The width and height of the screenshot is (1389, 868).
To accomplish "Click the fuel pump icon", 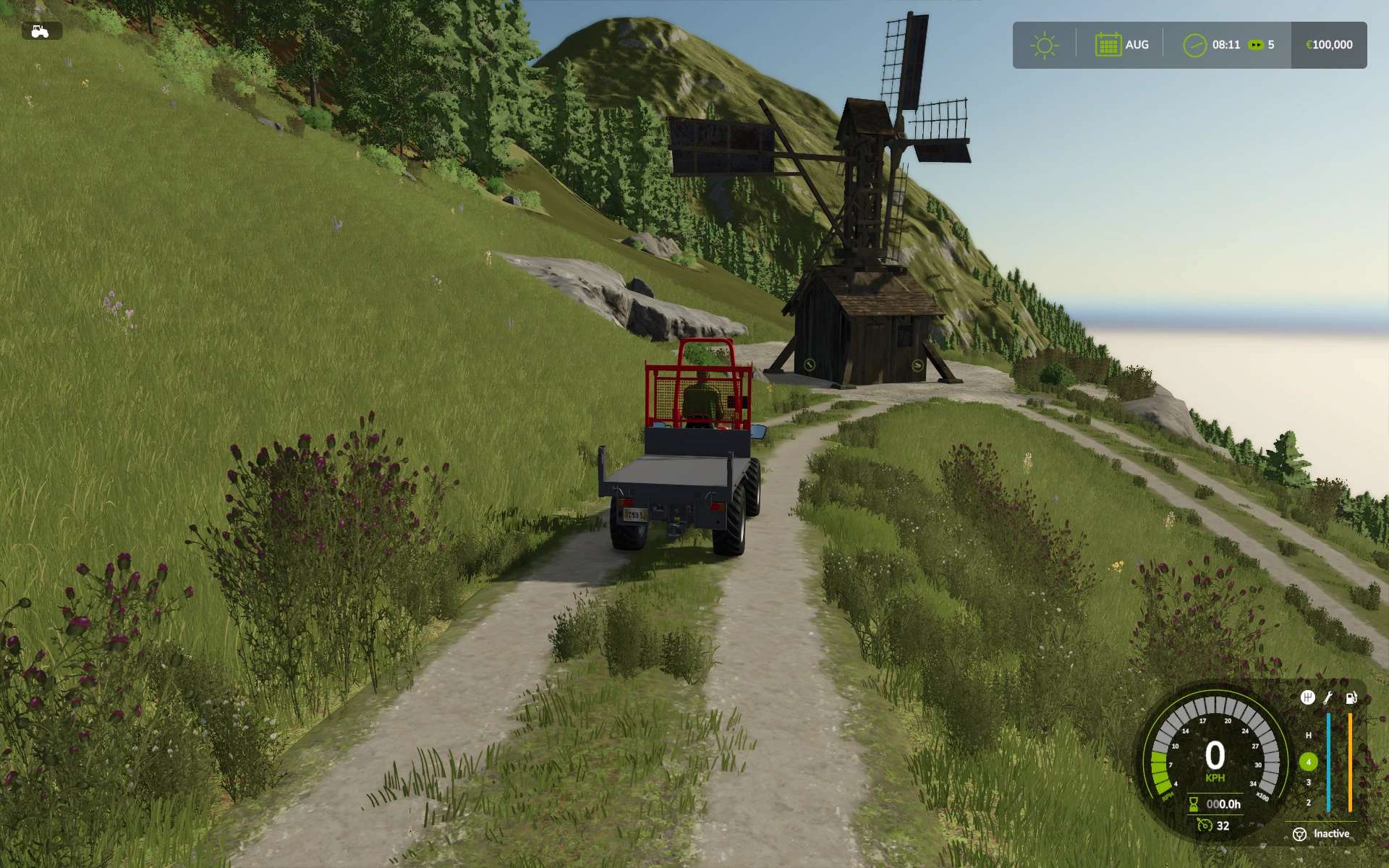I will coord(1351,697).
